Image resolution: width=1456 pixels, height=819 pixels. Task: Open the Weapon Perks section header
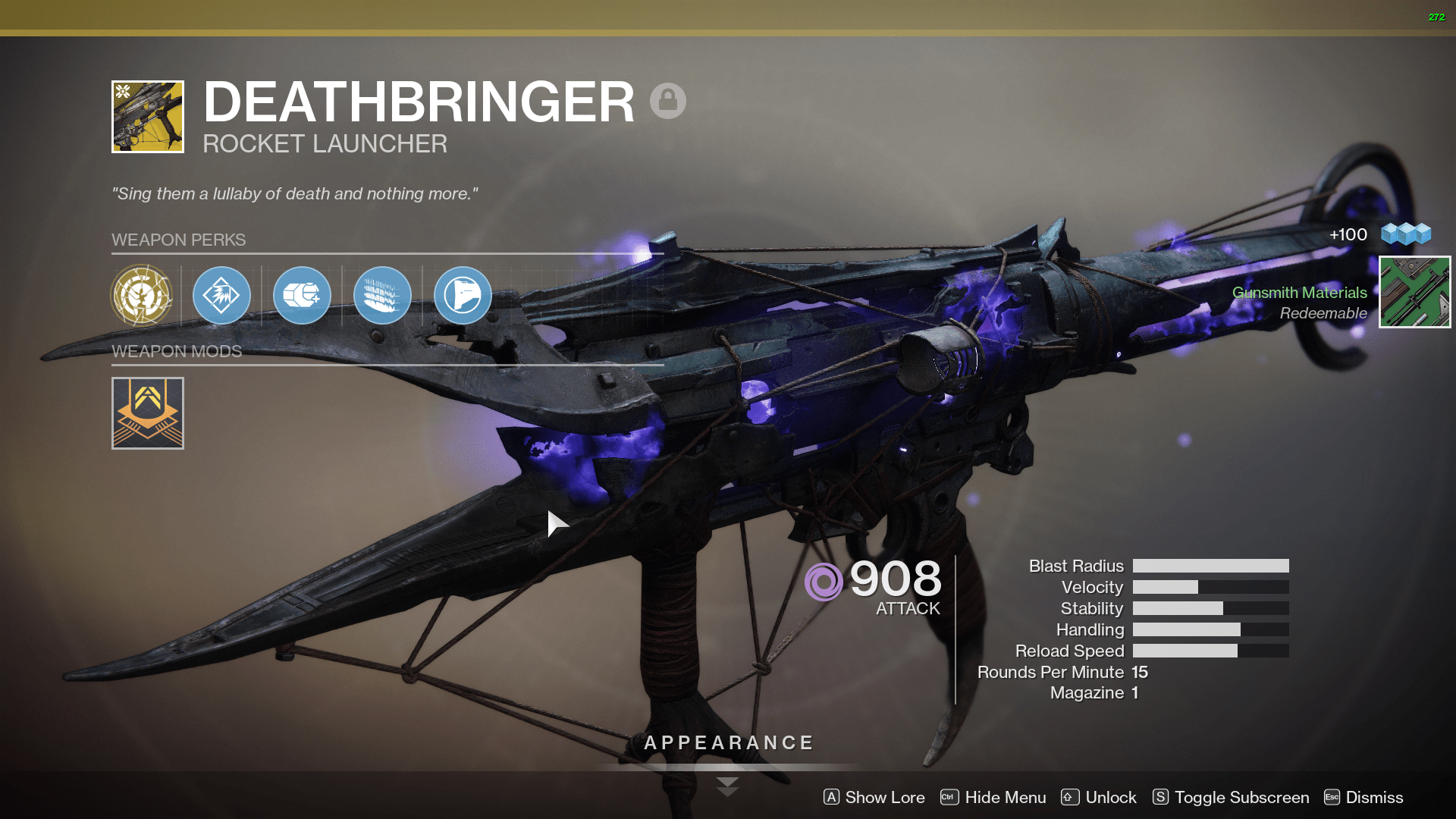(x=179, y=240)
